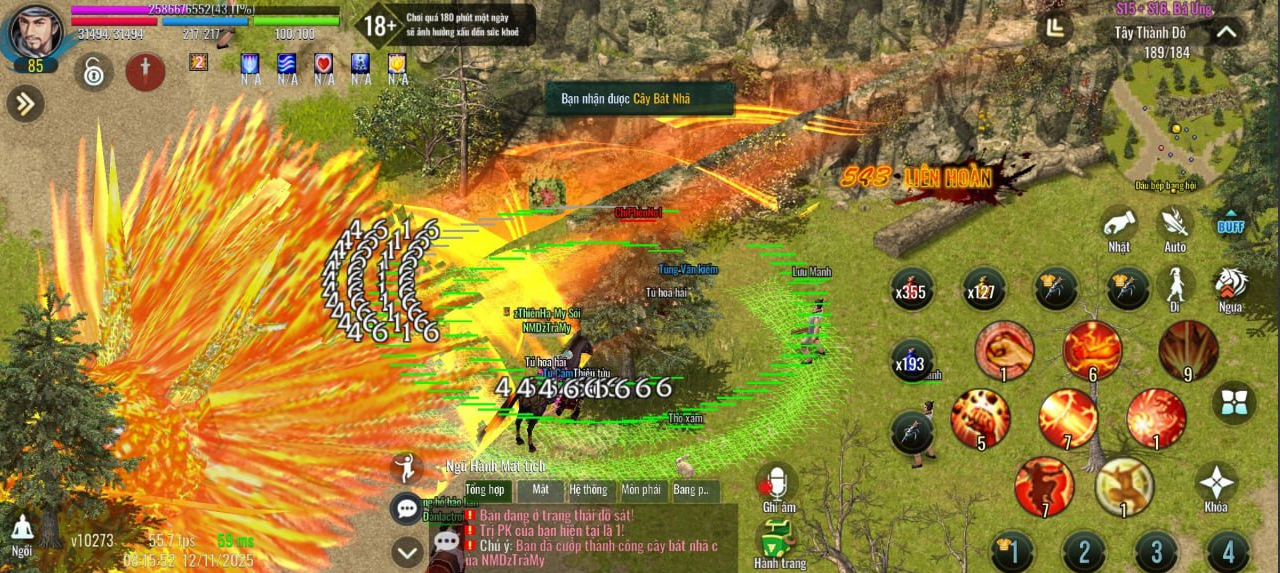
Task: Toggle the Đi walk mode
Action: [x=1175, y=285]
